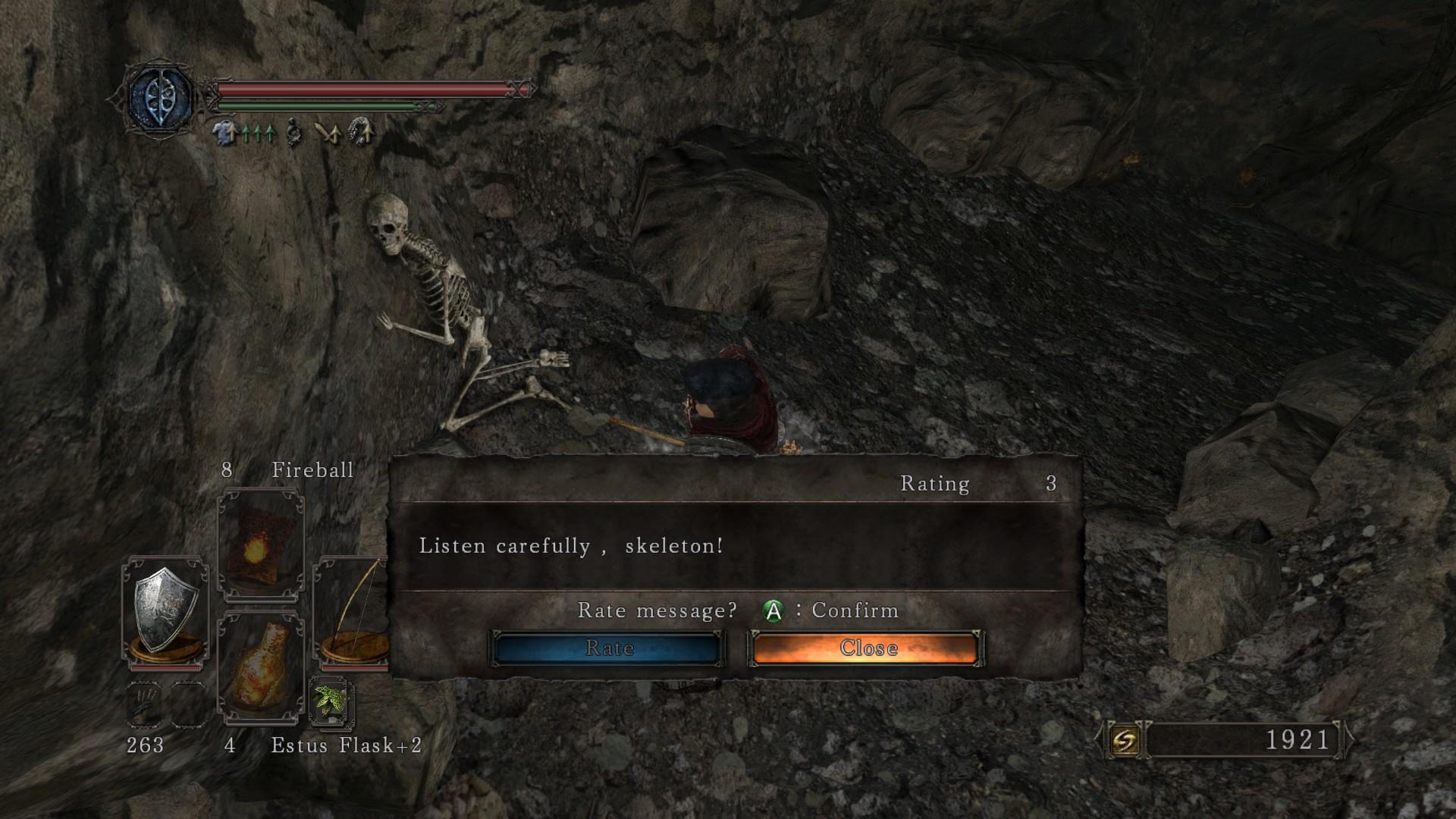Select the Estus Flask item slot
This screenshot has width=1456, height=819.
click(260, 667)
